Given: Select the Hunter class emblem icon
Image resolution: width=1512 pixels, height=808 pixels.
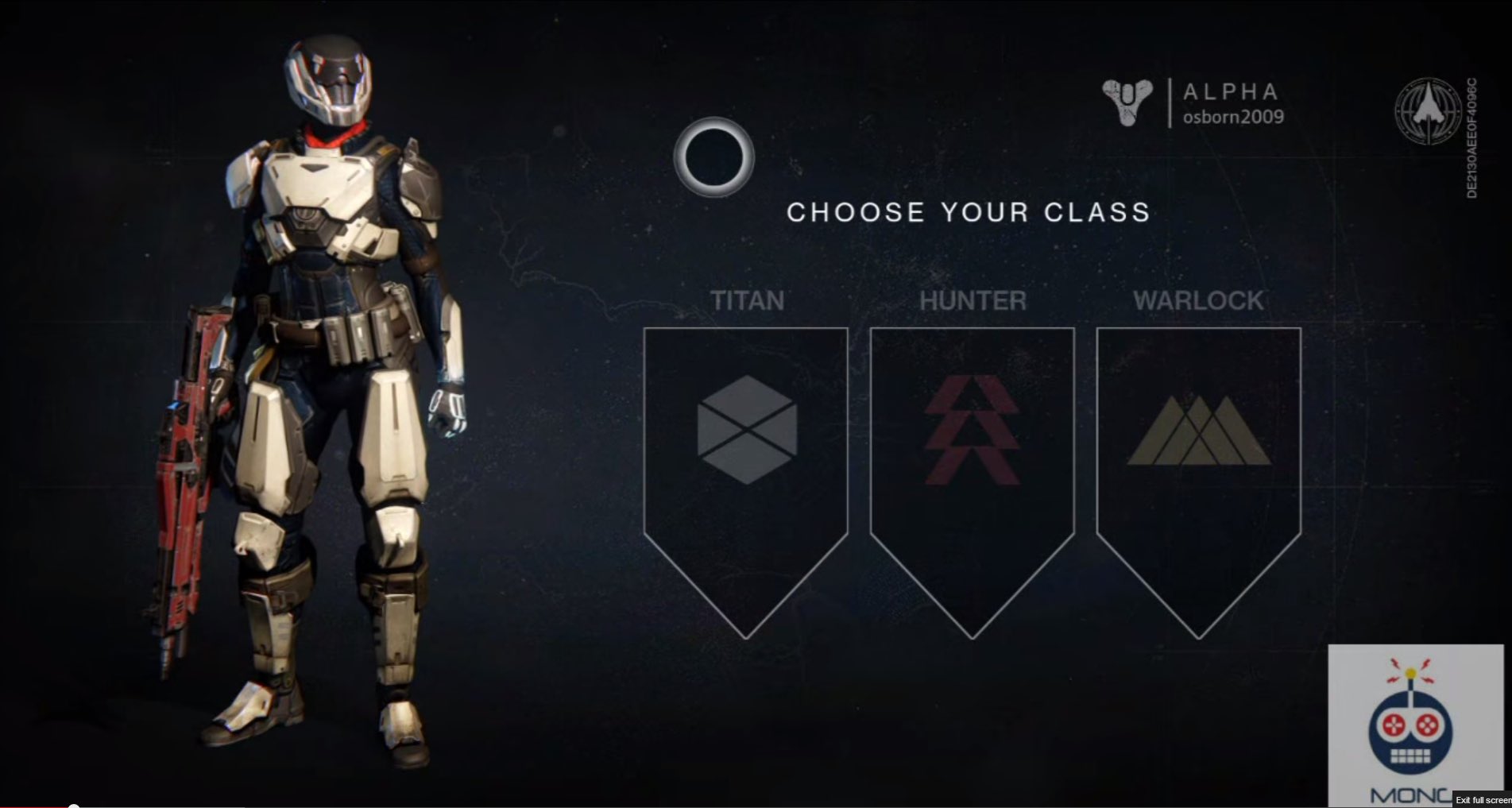Looking at the screenshot, I should point(971,429).
